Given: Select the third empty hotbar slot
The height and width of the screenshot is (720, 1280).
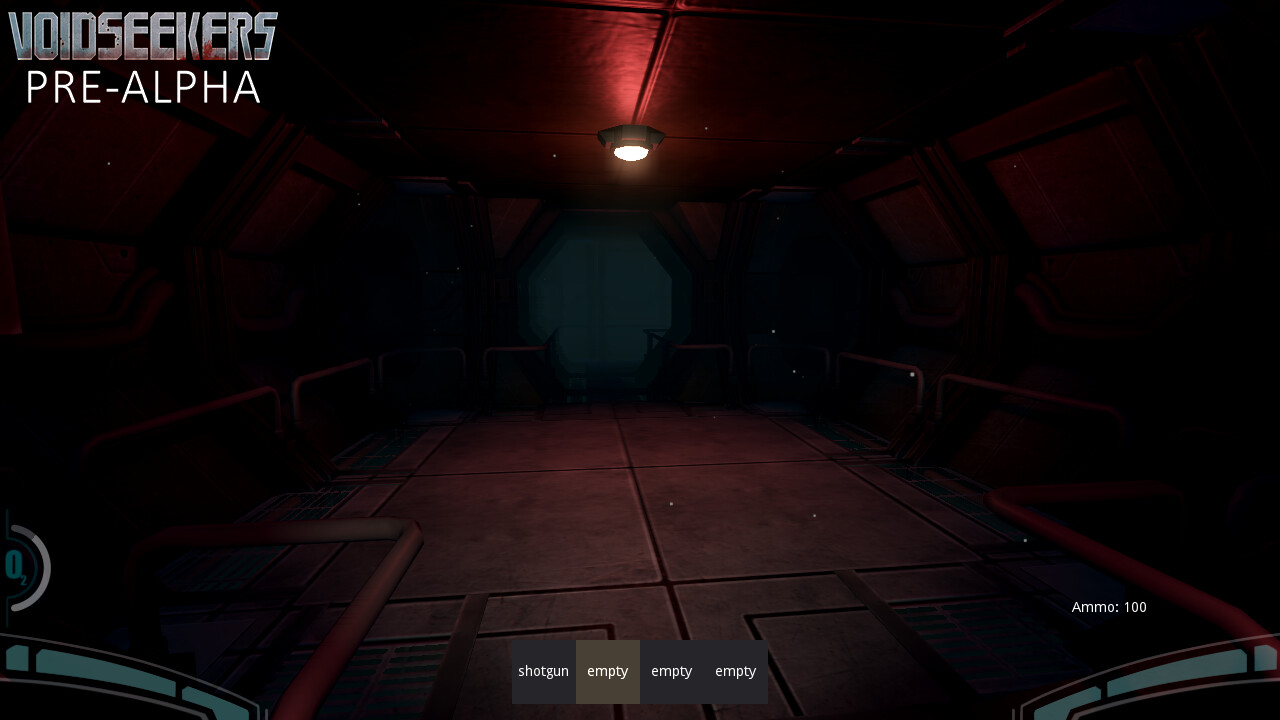Looking at the screenshot, I should point(671,671).
